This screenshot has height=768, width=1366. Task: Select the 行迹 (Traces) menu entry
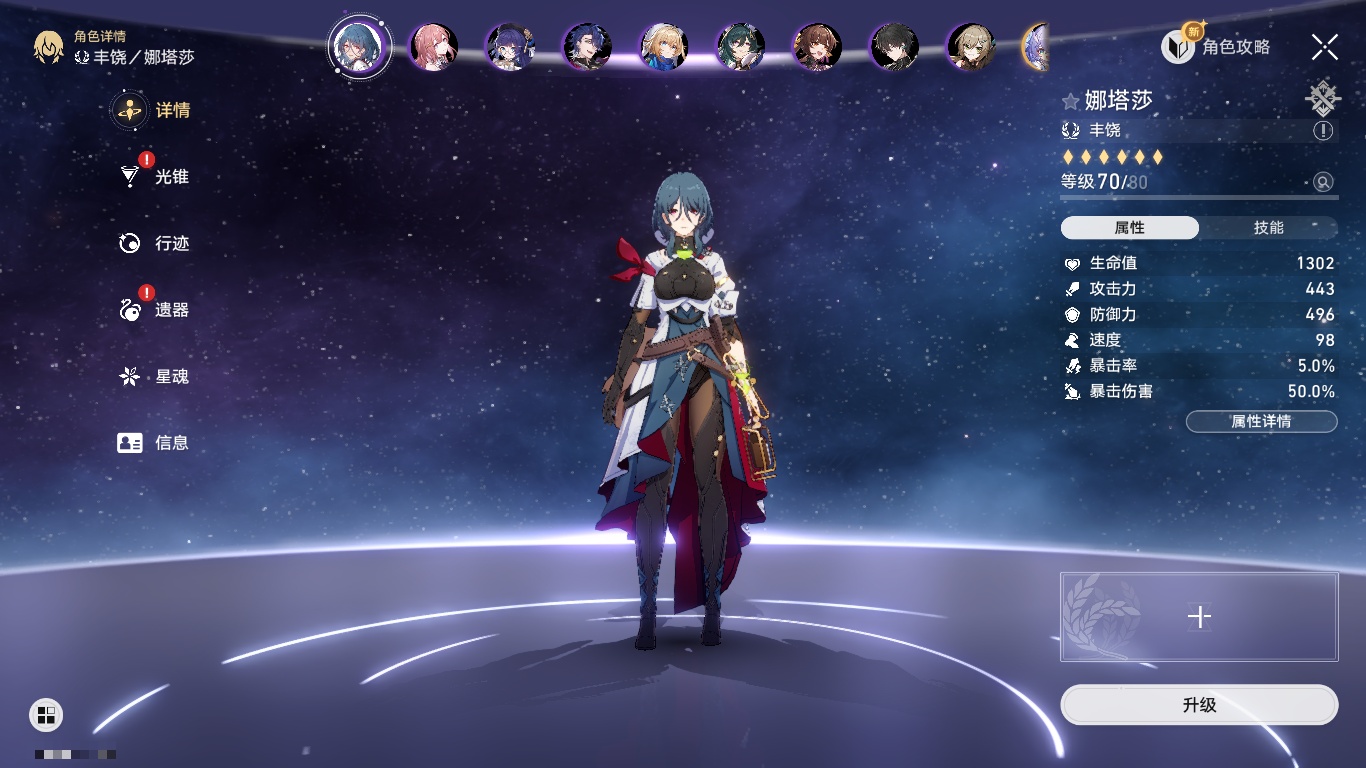pos(153,244)
